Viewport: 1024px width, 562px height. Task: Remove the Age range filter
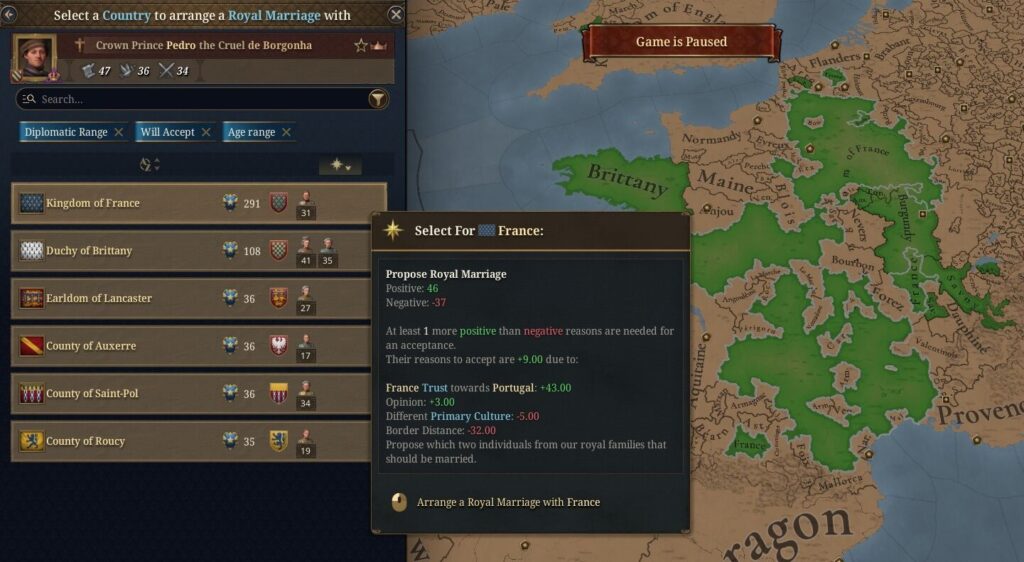tap(286, 132)
